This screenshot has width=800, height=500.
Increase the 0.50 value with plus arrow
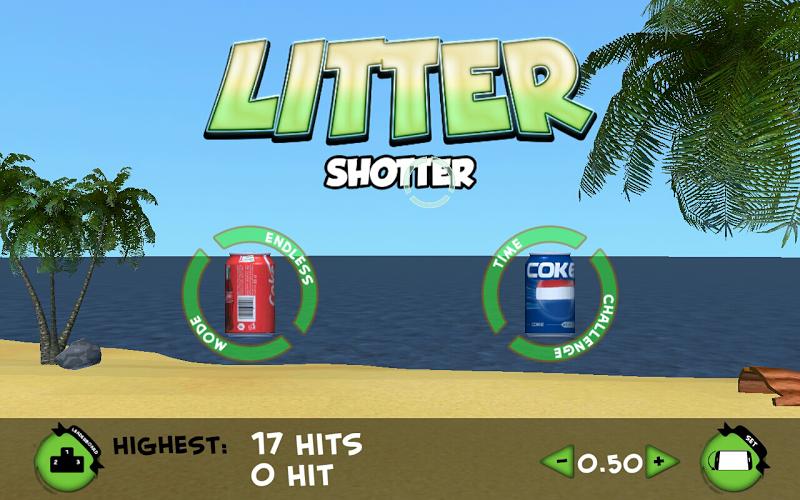click(x=661, y=463)
